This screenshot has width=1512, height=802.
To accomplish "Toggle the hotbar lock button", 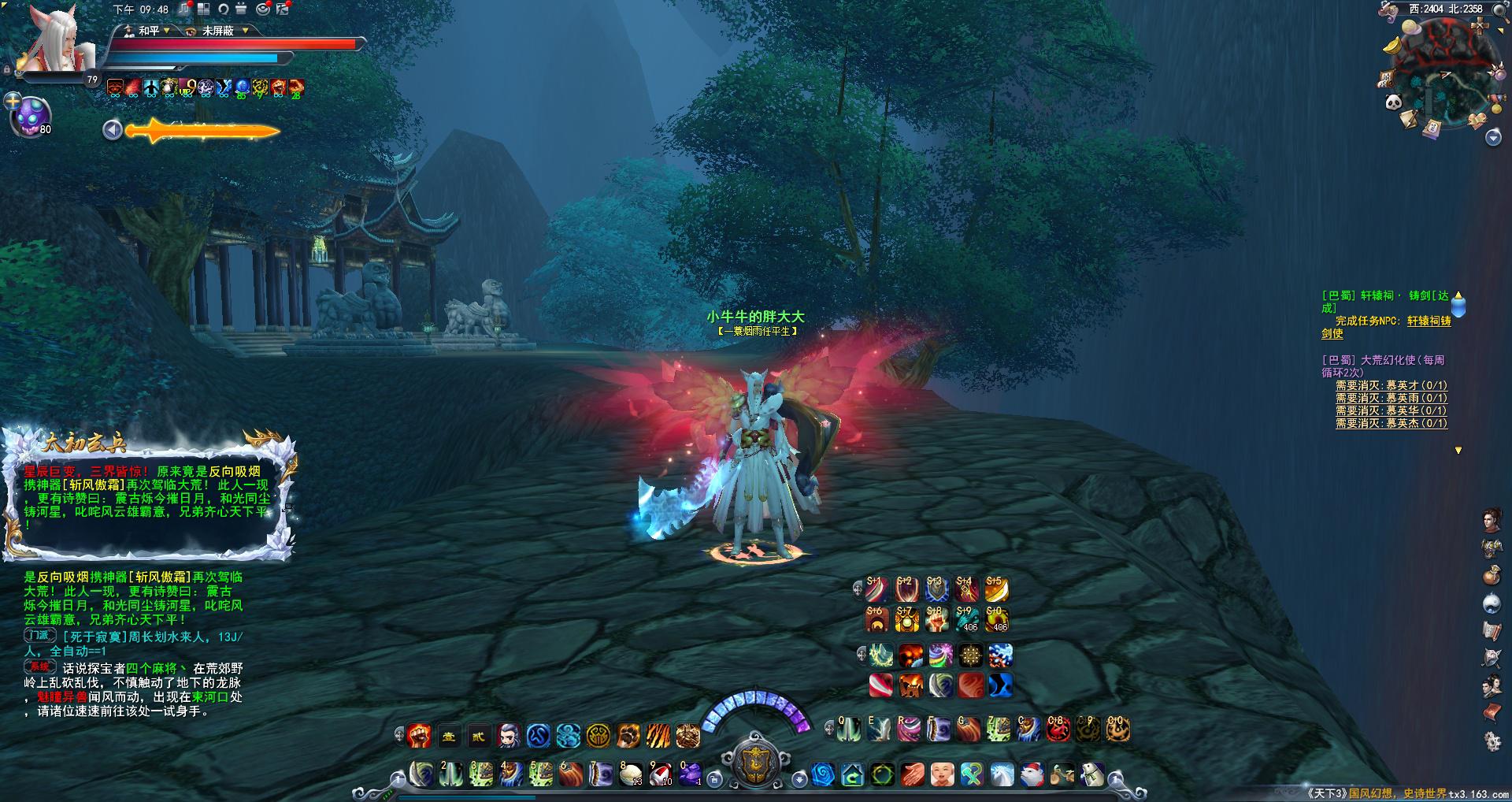I will (714, 779).
